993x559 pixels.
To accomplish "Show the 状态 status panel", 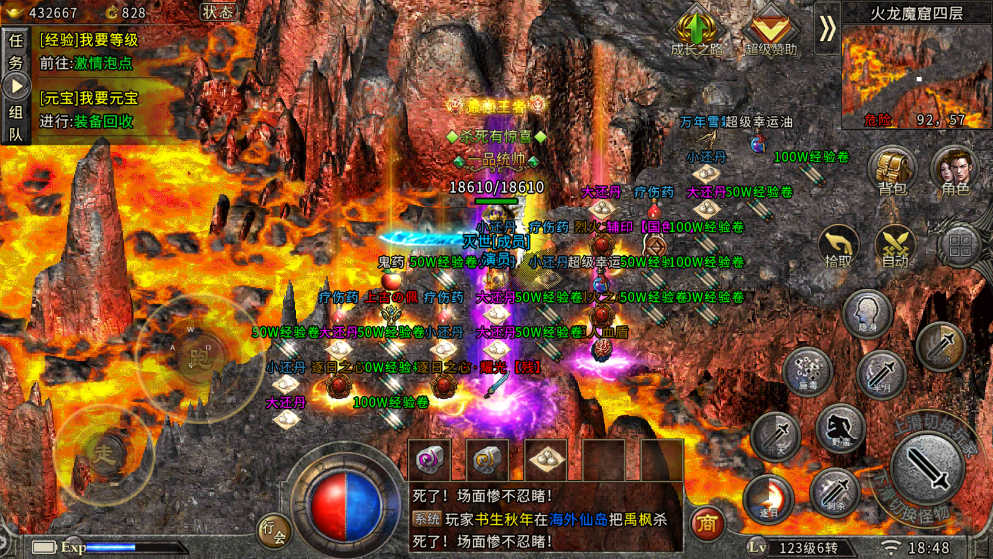I will [x=217, y=12].
